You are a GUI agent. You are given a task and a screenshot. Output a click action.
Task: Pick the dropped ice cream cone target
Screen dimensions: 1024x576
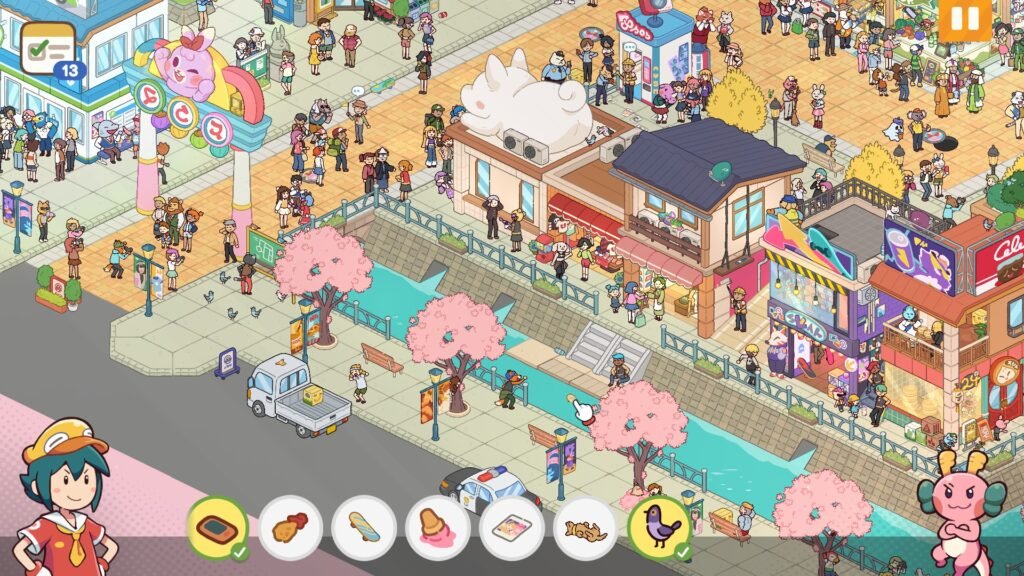[438, 526]
